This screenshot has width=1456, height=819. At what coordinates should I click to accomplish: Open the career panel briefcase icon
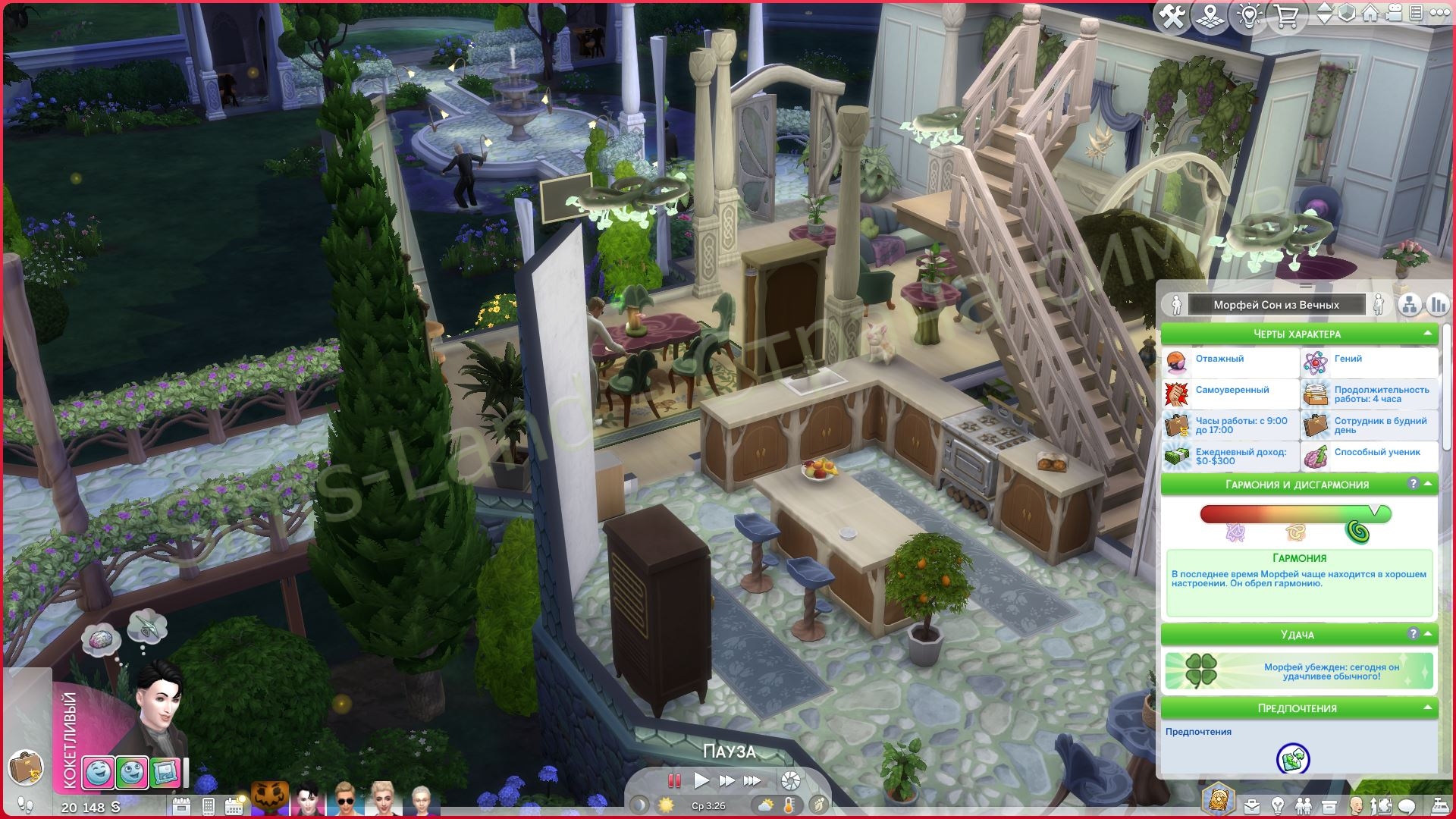[1251, 805]
